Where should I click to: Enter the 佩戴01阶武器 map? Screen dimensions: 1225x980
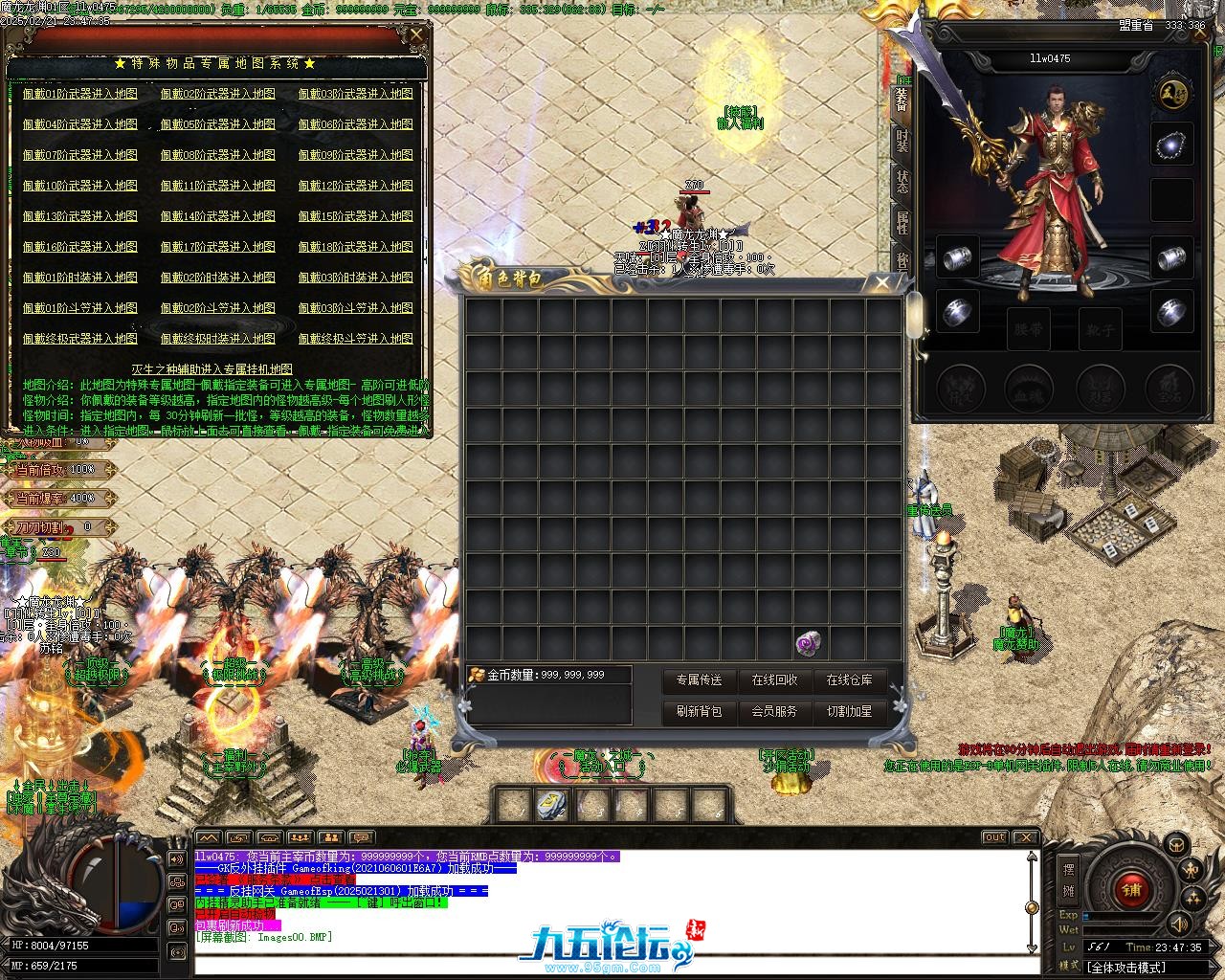pos(80,94)
